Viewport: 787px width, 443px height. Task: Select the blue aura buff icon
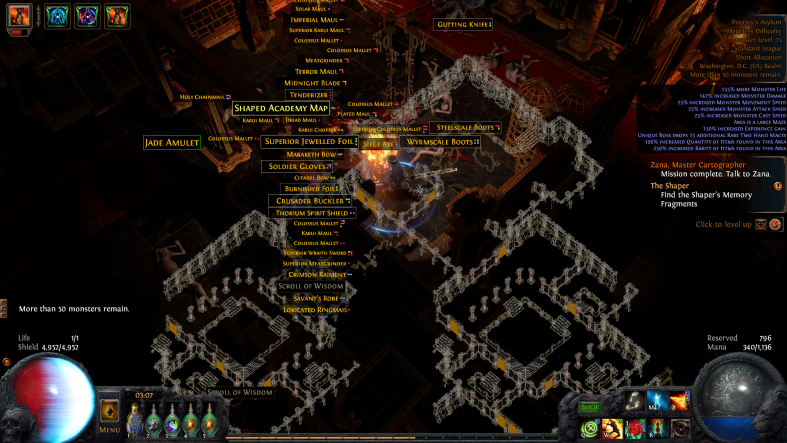click(x=57, y=17)
